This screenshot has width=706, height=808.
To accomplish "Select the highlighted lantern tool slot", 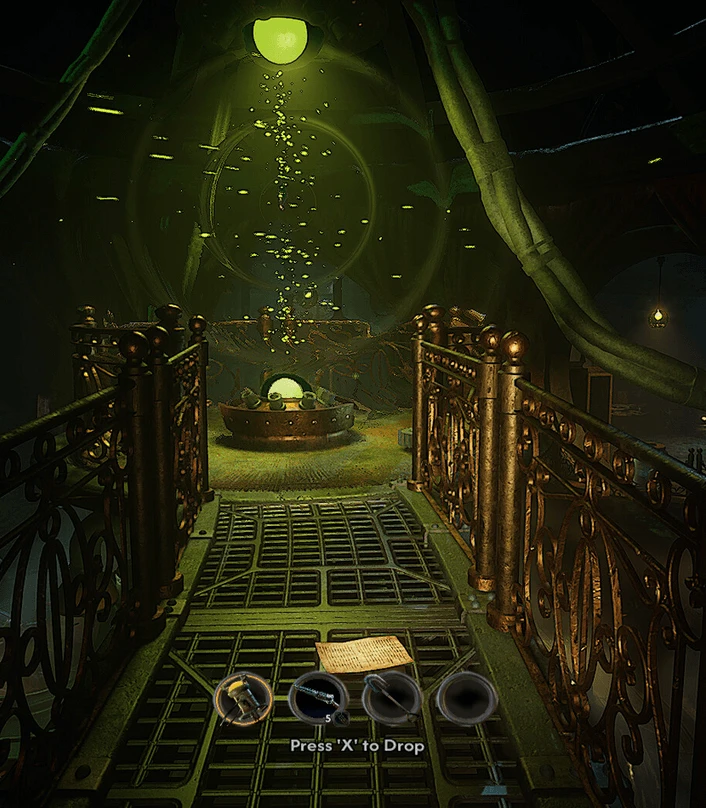I will click(245, 697).
